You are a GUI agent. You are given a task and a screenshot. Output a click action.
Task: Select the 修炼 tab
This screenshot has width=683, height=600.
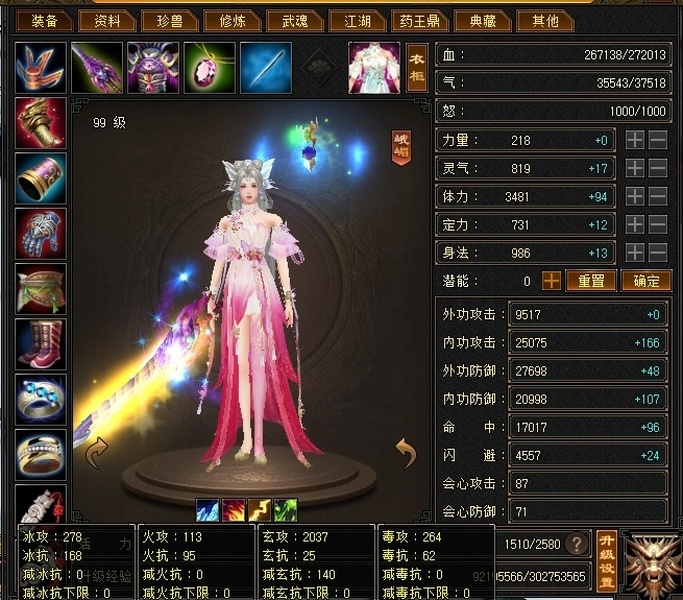[232, 20]
